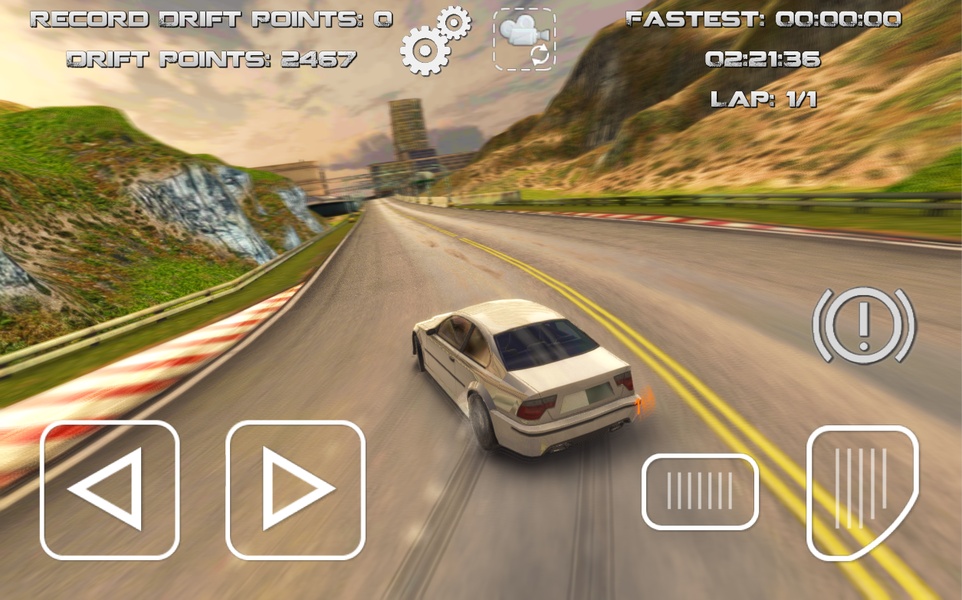The height and width of the screenshot is (600, 962).
Task: Switch the camera view
Action: pos(524,40)
